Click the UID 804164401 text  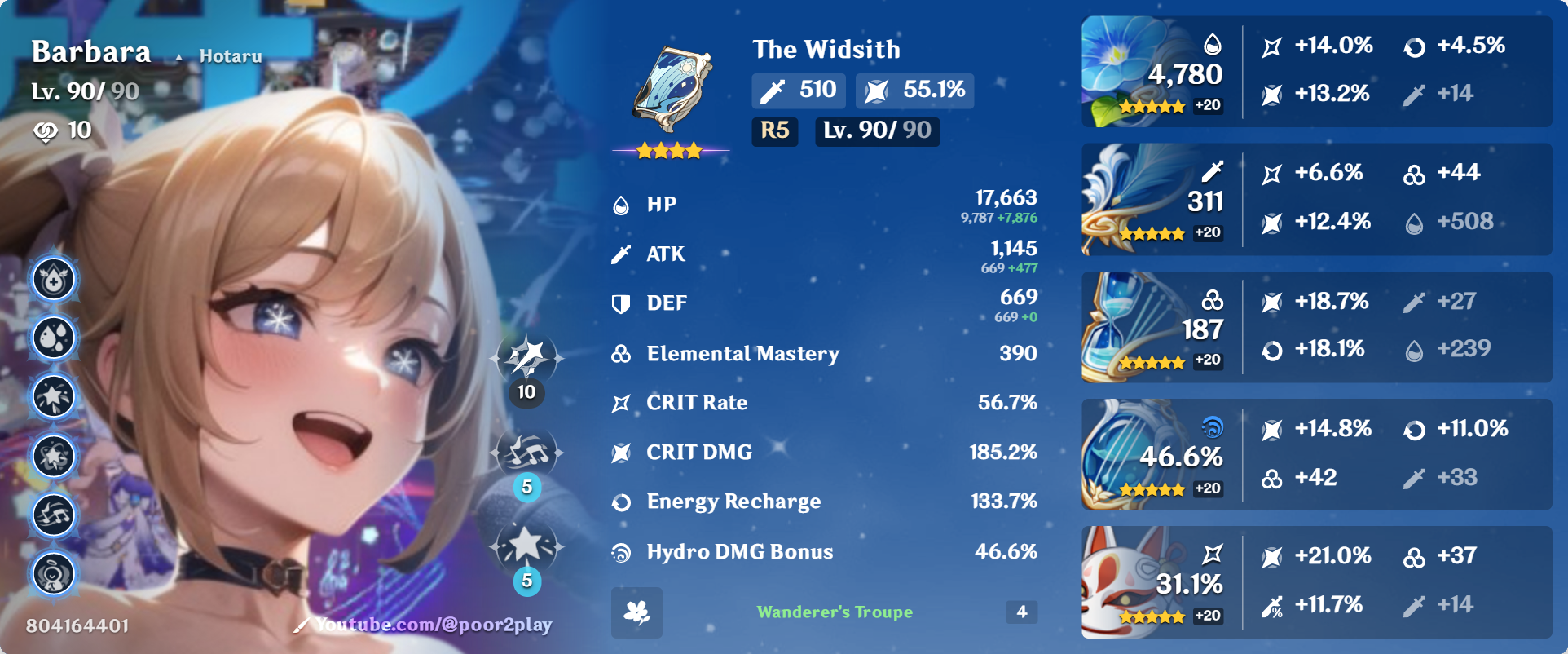pyautogui.click(x=77, y=626)
